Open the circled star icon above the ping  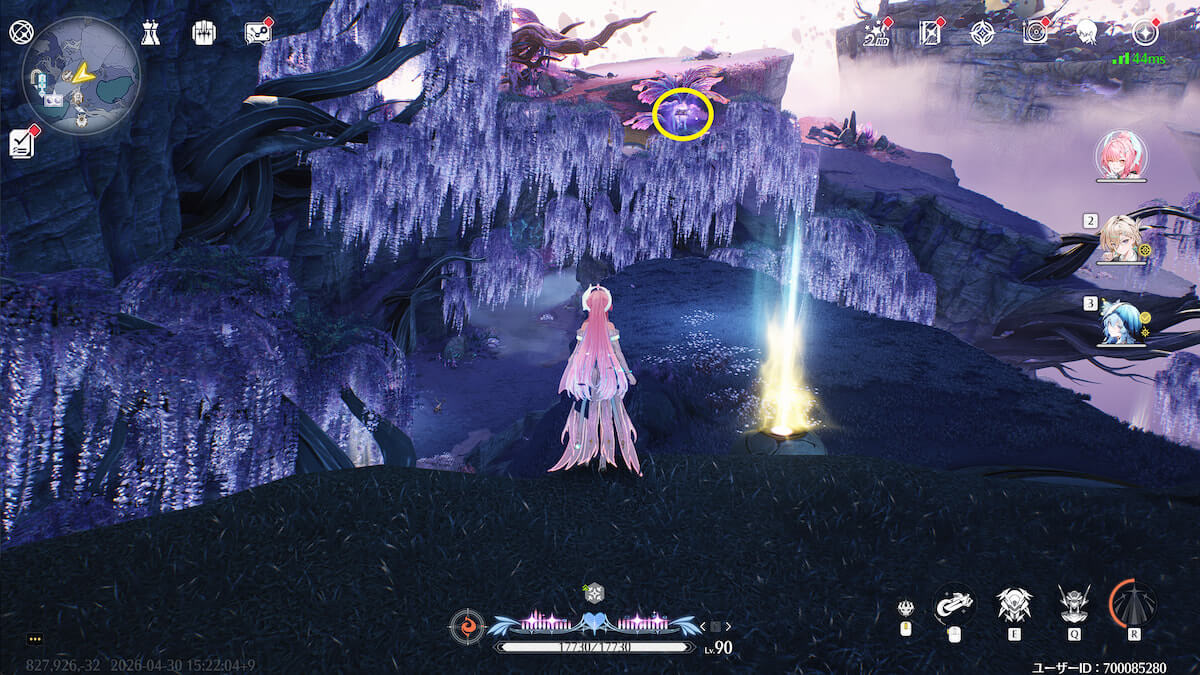click(x=1144, y=32)
